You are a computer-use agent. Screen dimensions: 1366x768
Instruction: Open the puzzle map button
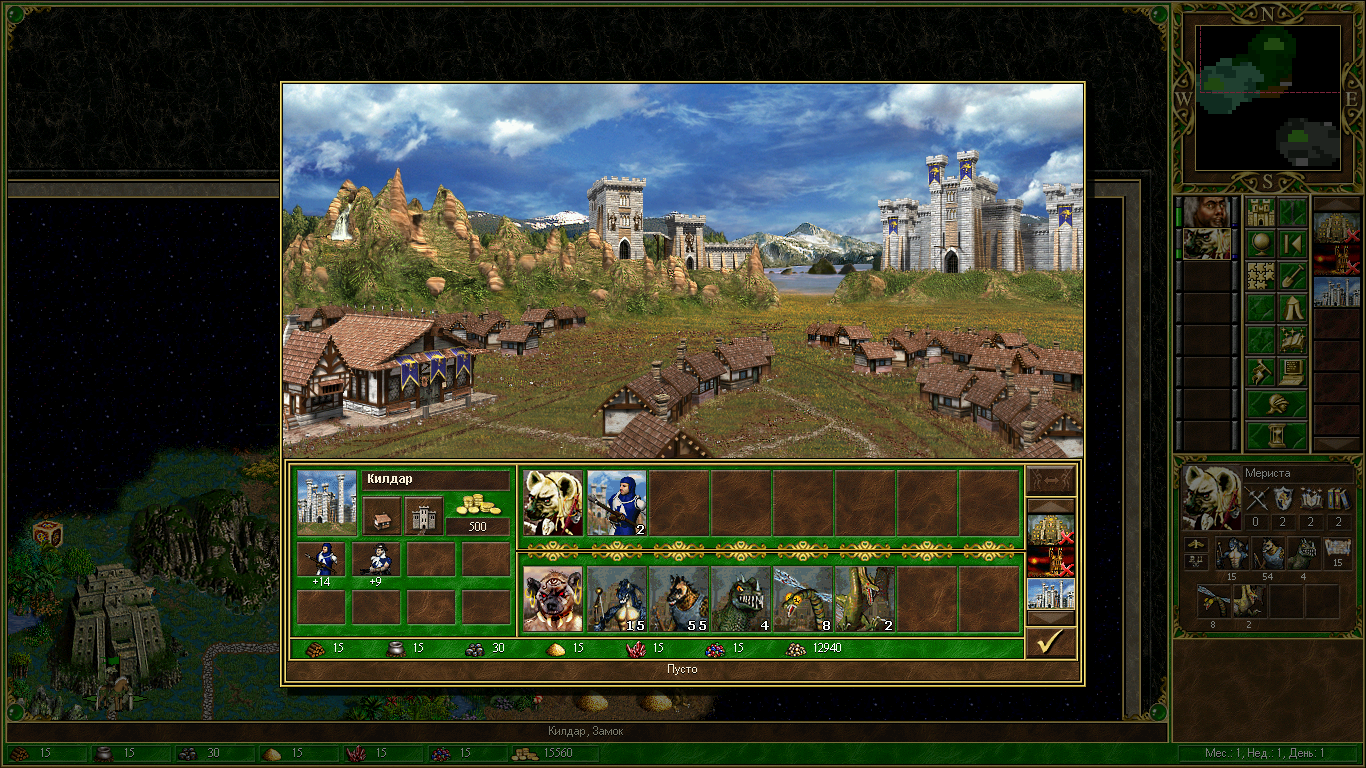tap(1260, 276)
